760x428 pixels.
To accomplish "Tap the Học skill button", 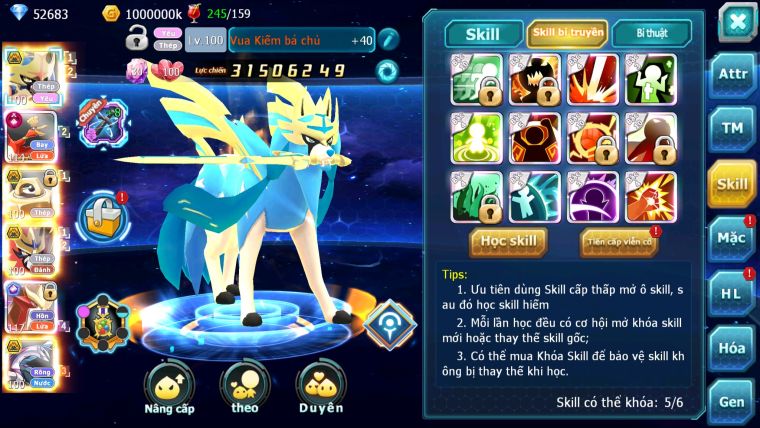I will click(508, 241).
